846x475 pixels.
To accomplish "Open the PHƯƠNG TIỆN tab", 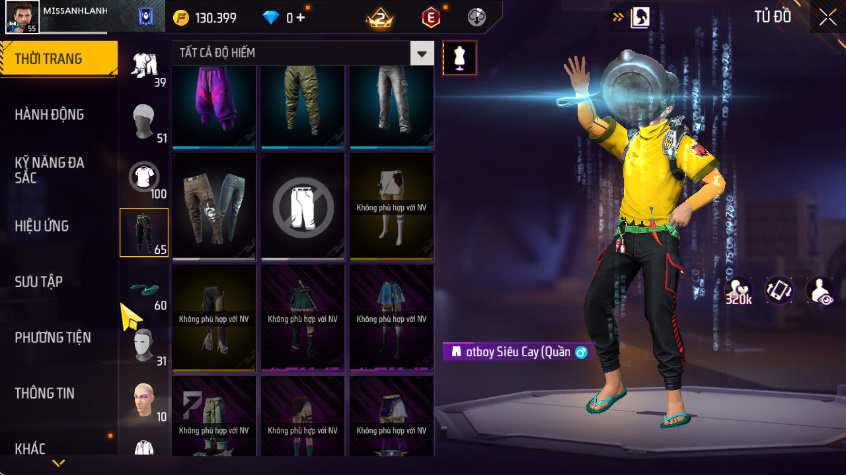I will click(x=51, y=338).
